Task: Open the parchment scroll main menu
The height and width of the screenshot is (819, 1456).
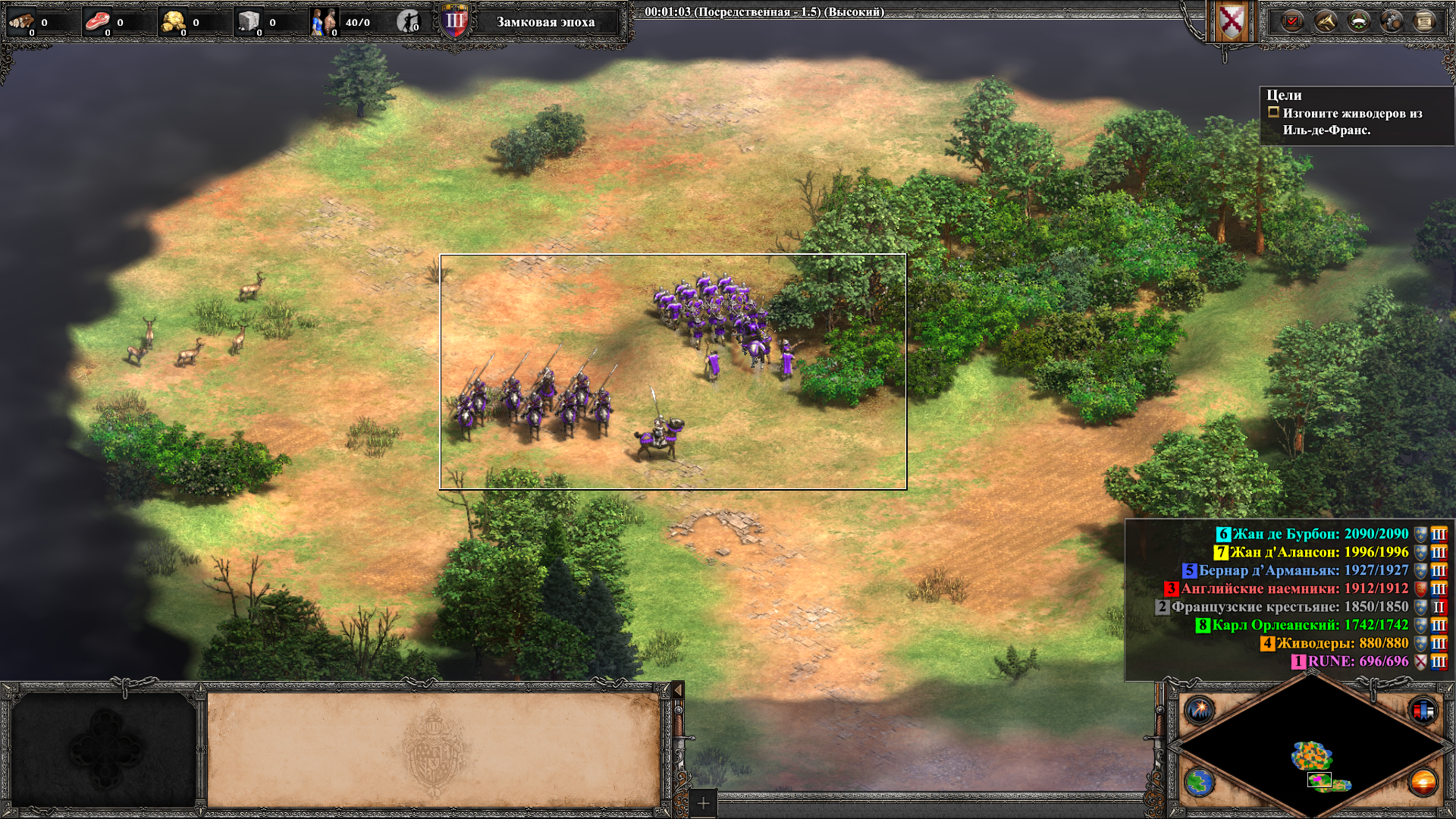Action: pyautogui.click(x=1425, y=21)
